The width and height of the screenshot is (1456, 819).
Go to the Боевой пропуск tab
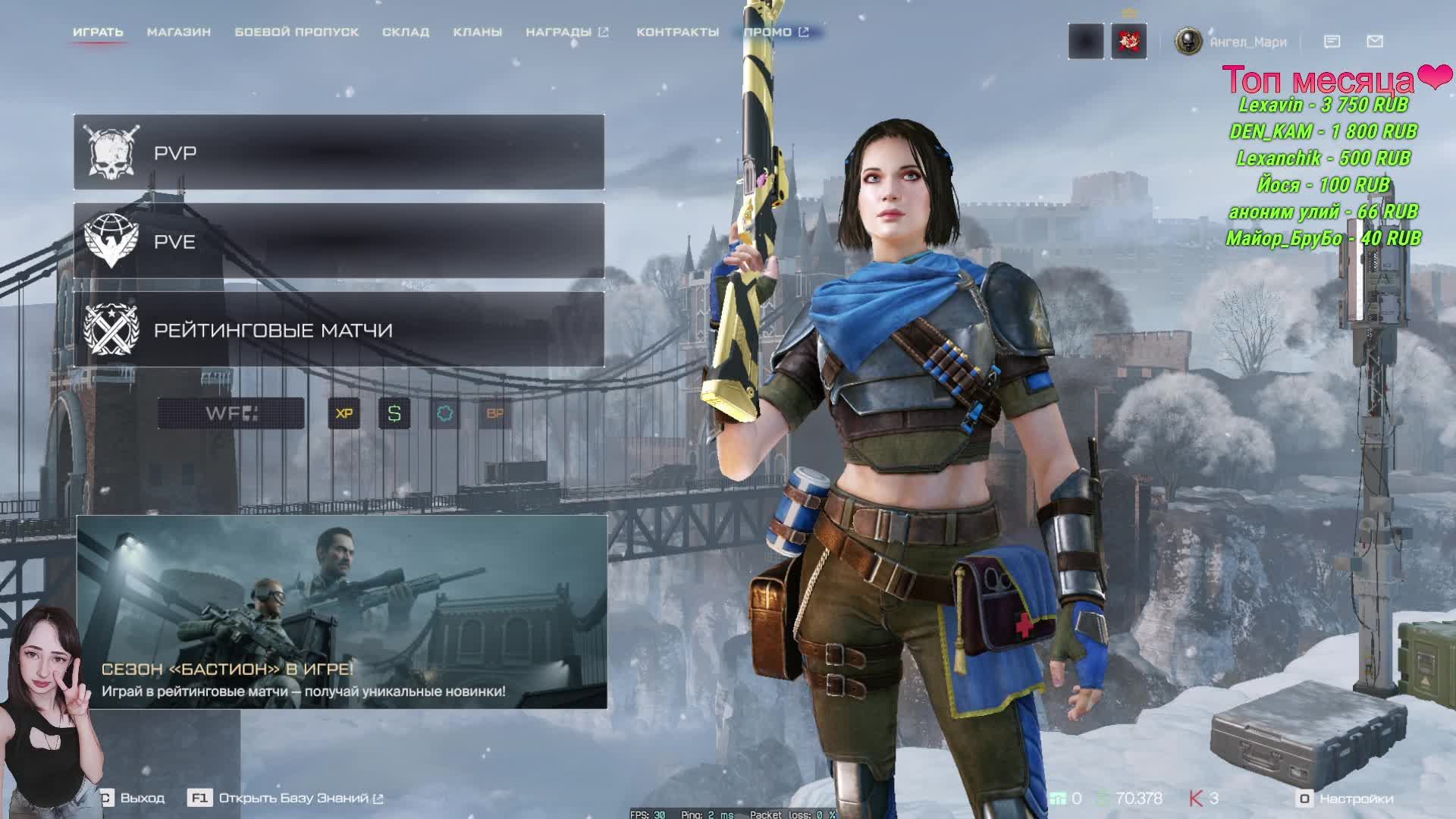pos(297,32)
